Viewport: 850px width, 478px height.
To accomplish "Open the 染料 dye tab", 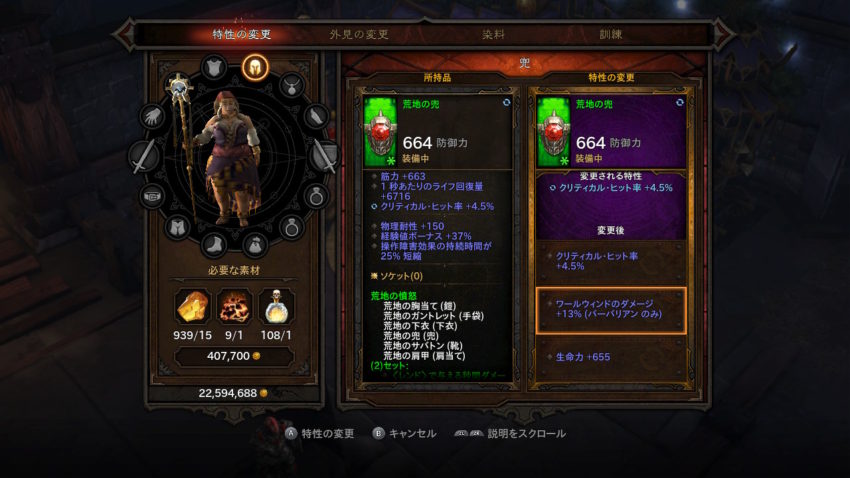I will point(493,34).
